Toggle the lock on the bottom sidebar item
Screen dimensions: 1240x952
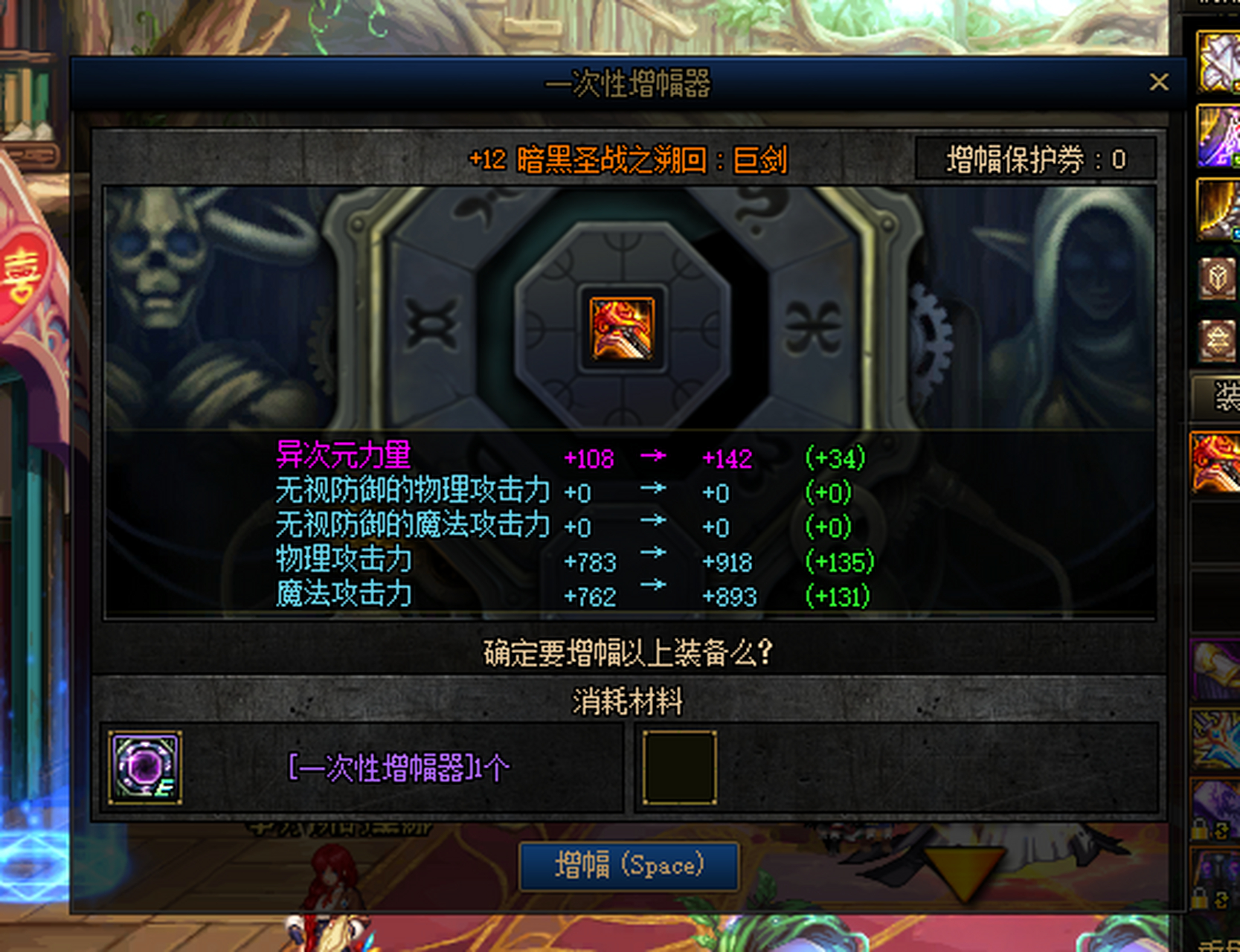[x=1198, y=898]
